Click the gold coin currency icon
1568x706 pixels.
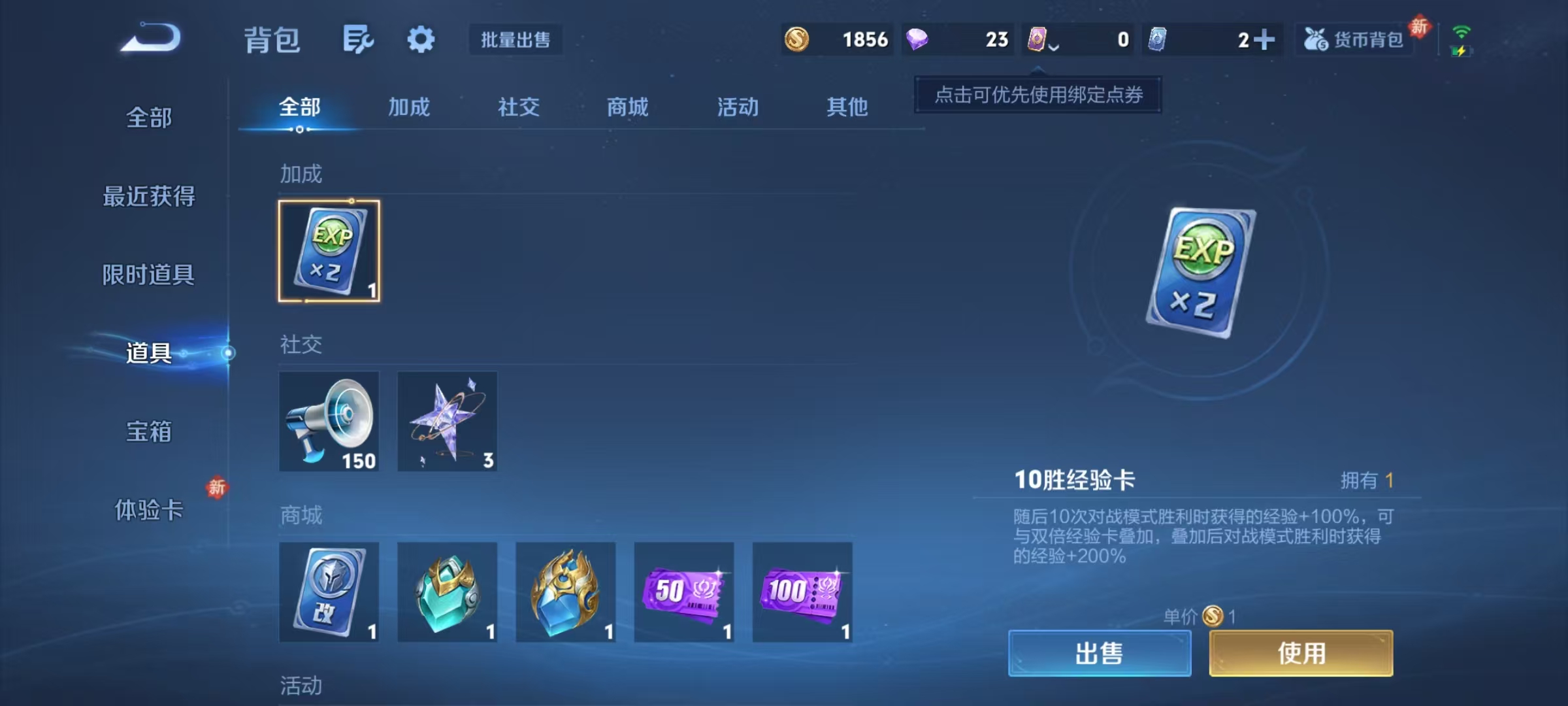798,40
